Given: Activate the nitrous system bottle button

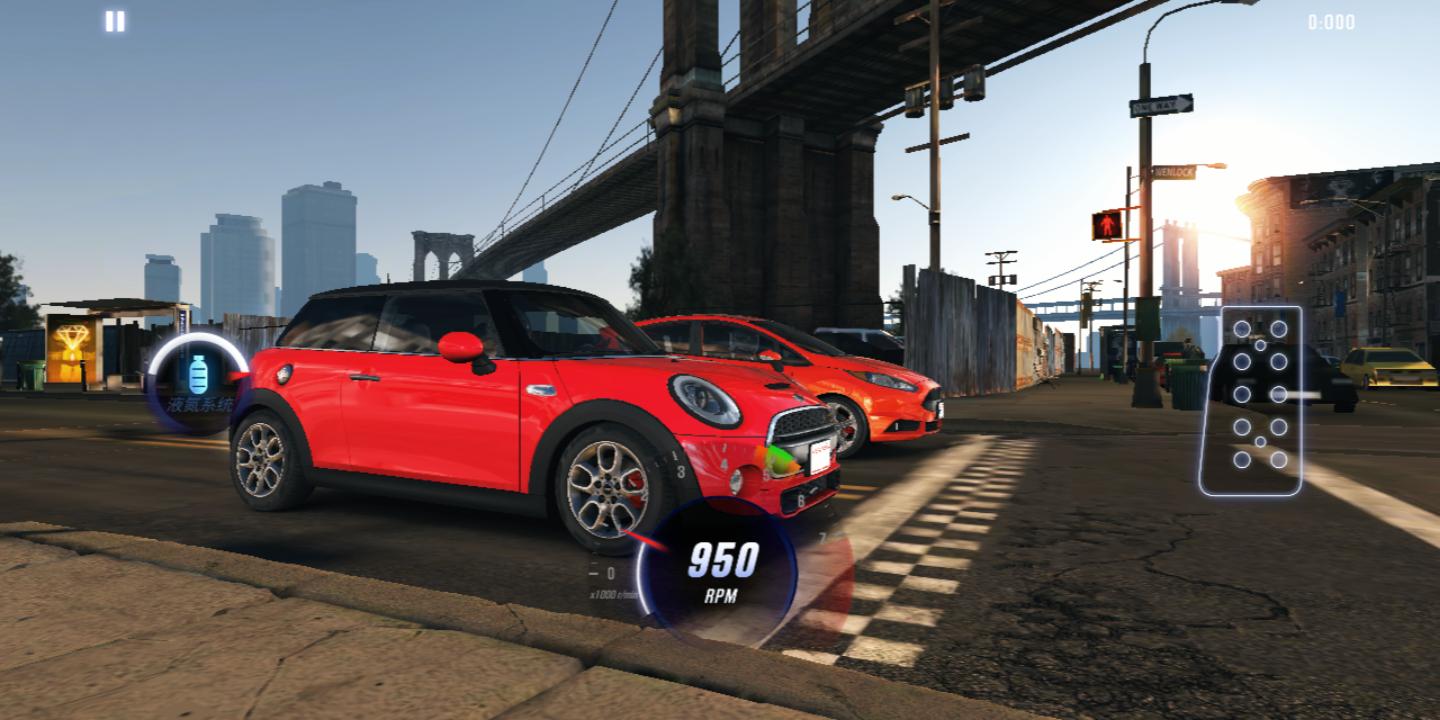Looking at the screenshot, I should (x=197, y=380).
